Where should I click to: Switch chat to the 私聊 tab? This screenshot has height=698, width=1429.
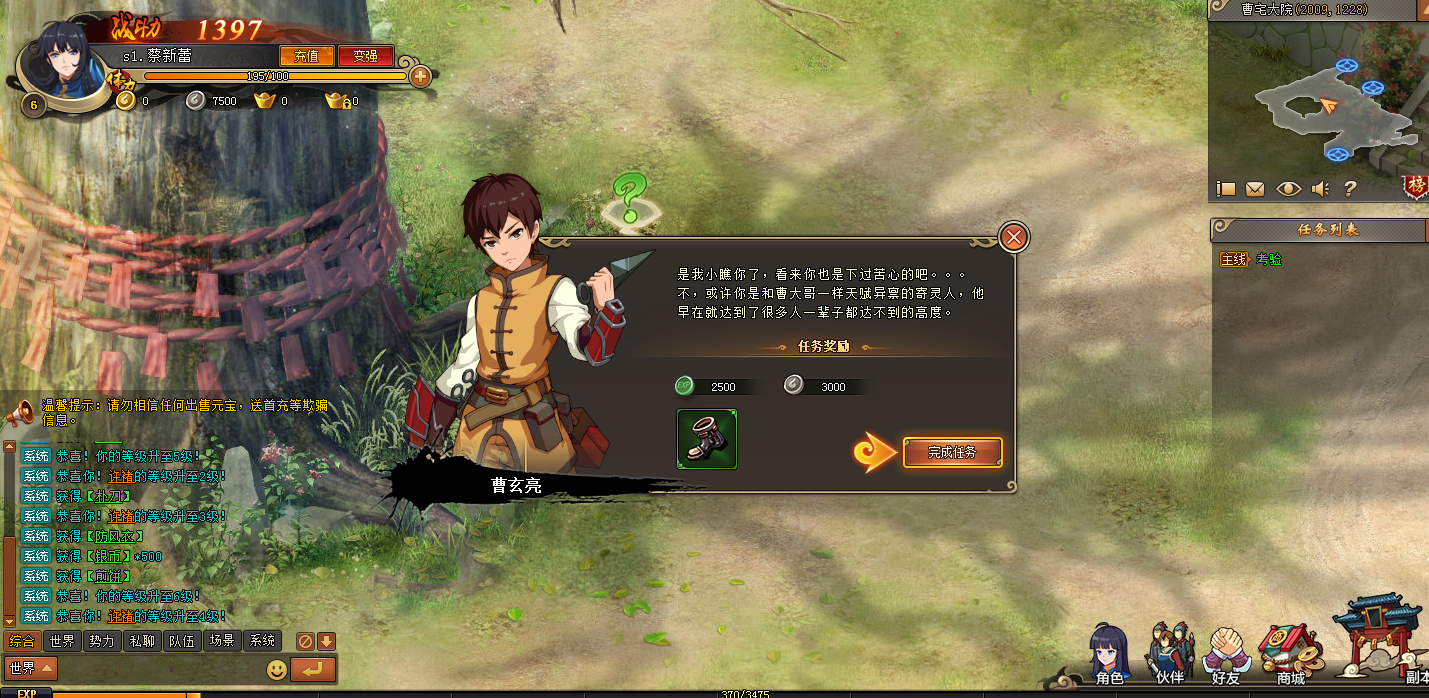[x=141, y=641]
